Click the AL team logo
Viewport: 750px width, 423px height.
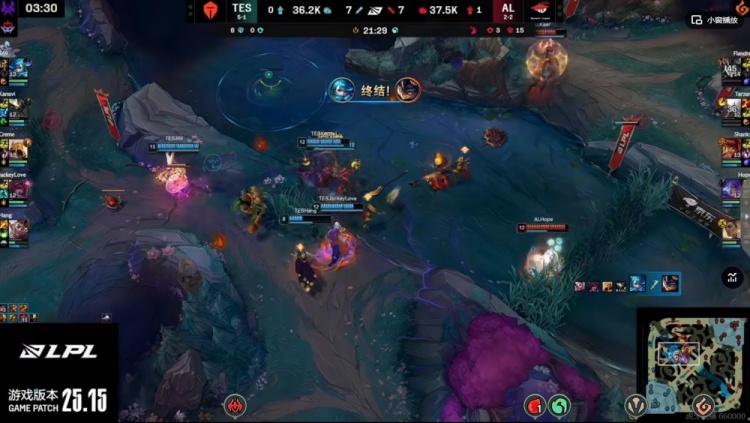541,10
